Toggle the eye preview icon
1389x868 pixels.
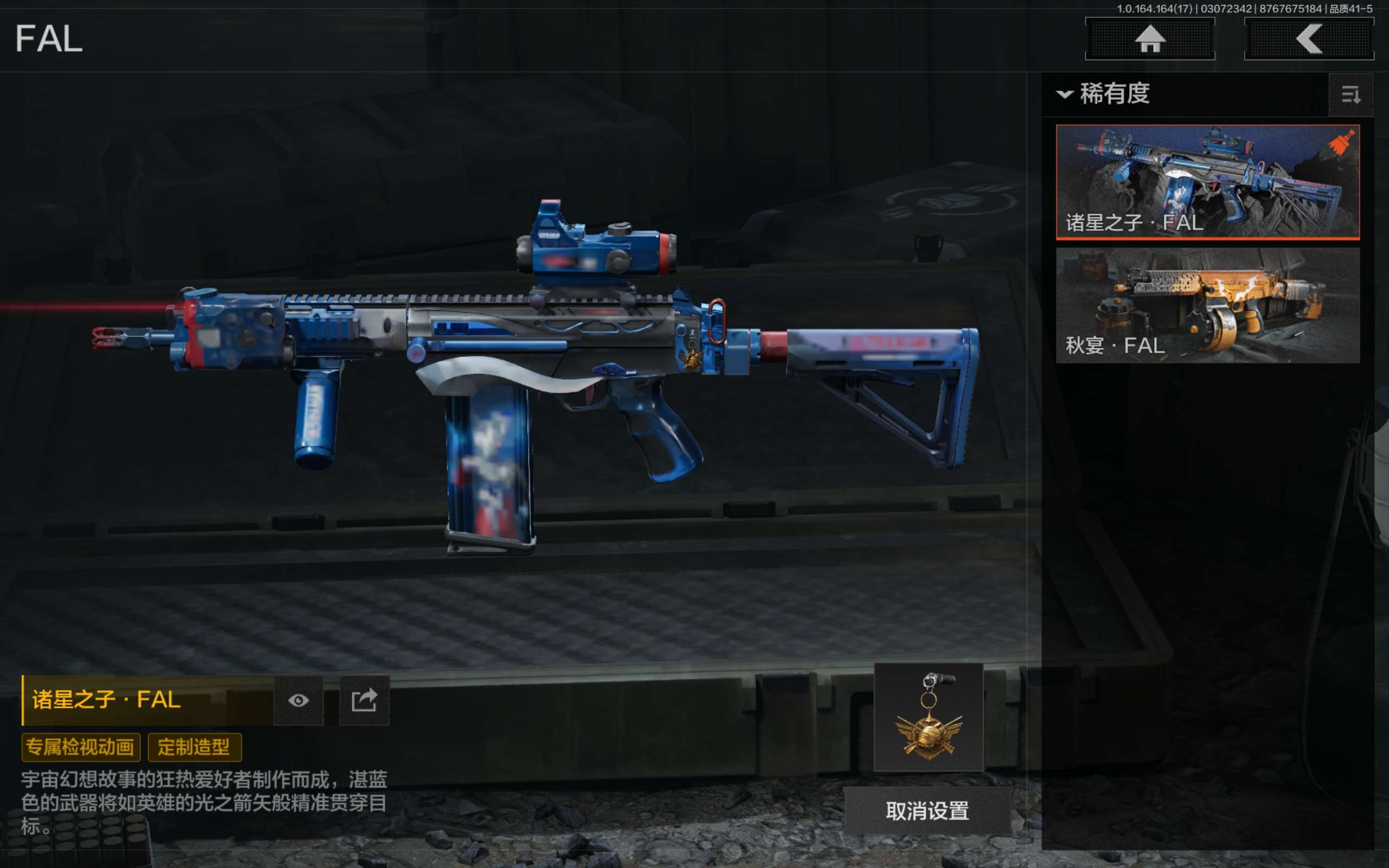pos(298,700)
